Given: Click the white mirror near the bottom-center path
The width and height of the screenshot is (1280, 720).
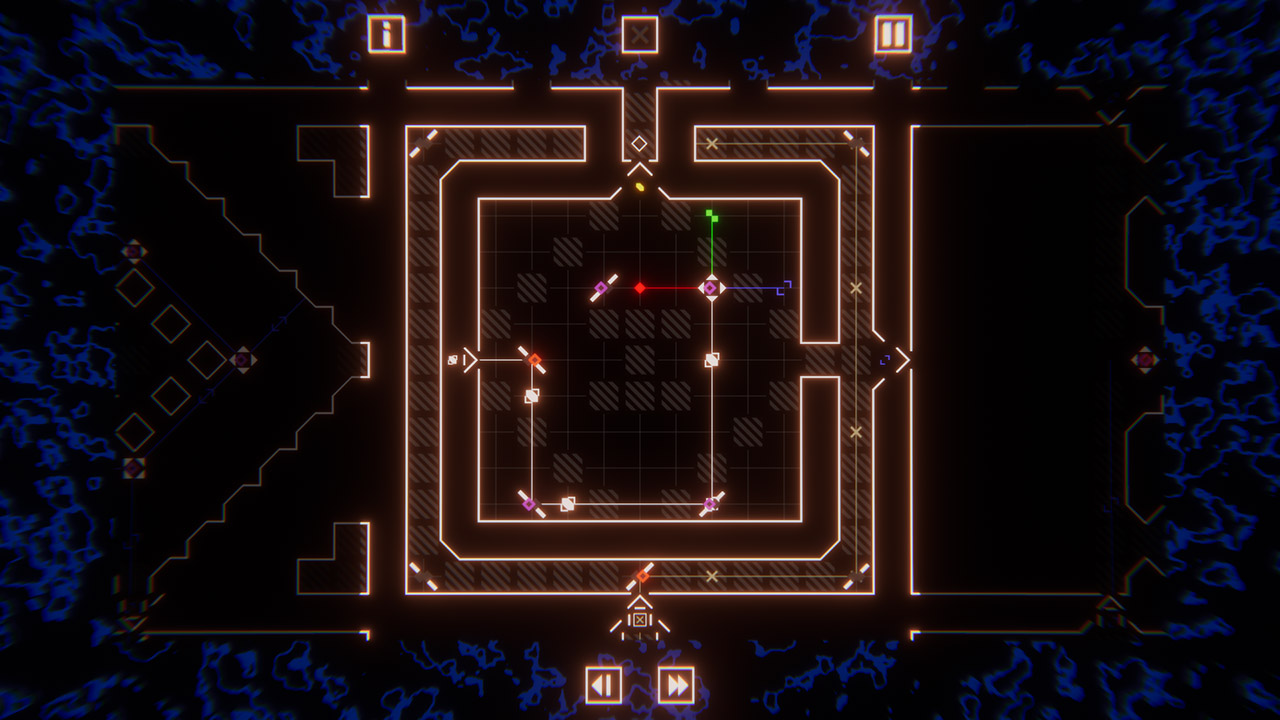Looking at the screenshot, I should [x=566, y=503].
